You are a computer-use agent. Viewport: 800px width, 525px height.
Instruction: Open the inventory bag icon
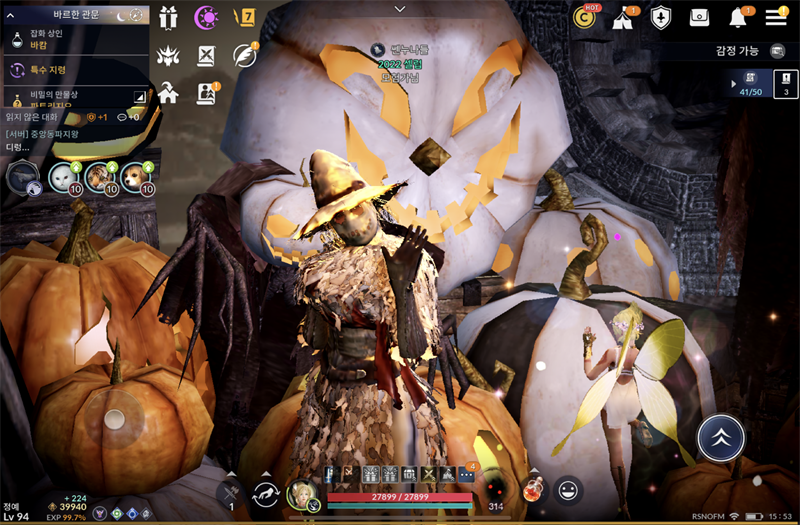pyautogui.click(x=700, y=17)
